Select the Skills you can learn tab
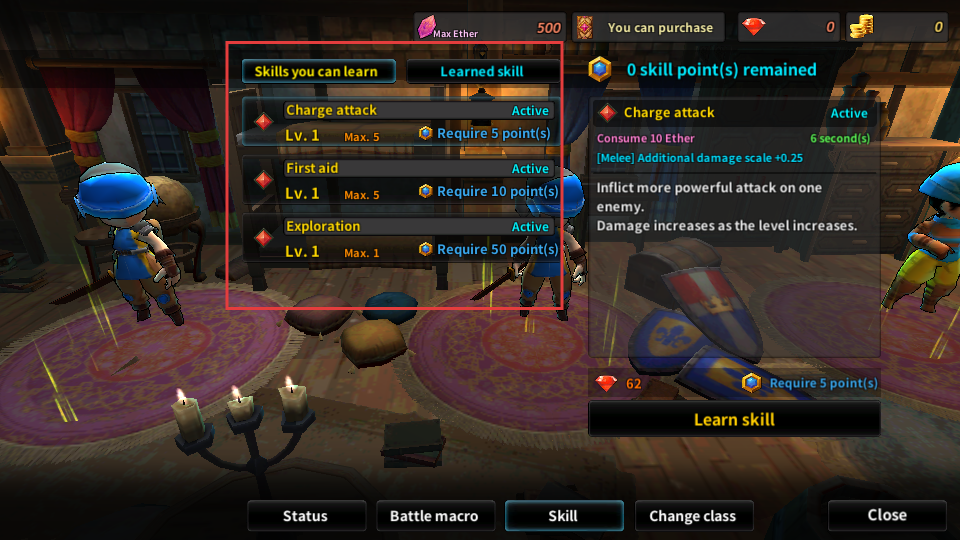 click(x=318, y=71)
